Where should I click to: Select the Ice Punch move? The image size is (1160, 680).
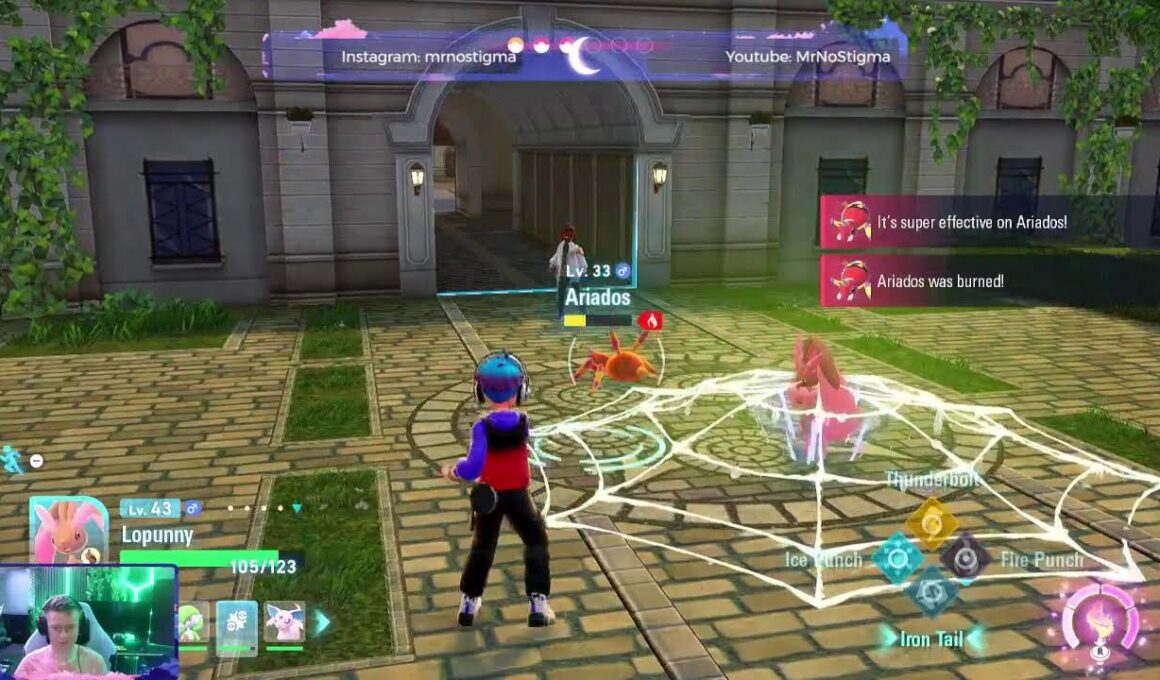(897, 558)
